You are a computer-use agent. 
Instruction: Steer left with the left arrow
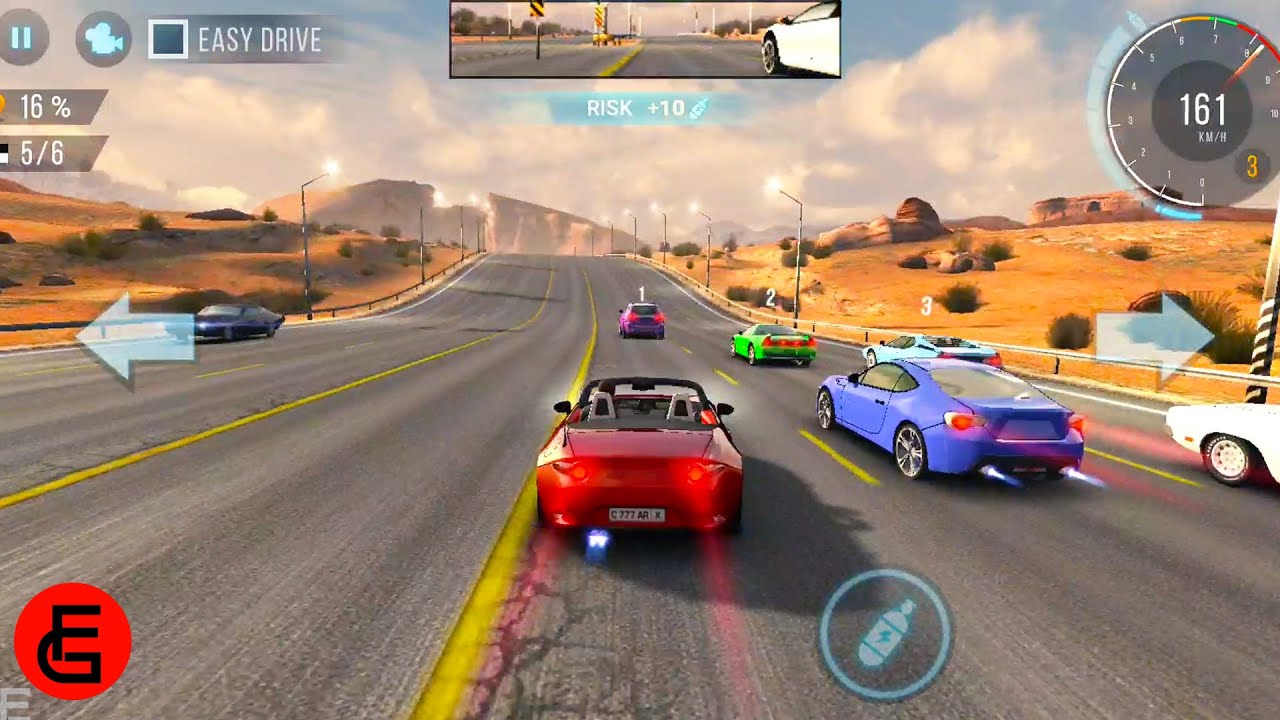pyautogui.click(x=135, y=337)
